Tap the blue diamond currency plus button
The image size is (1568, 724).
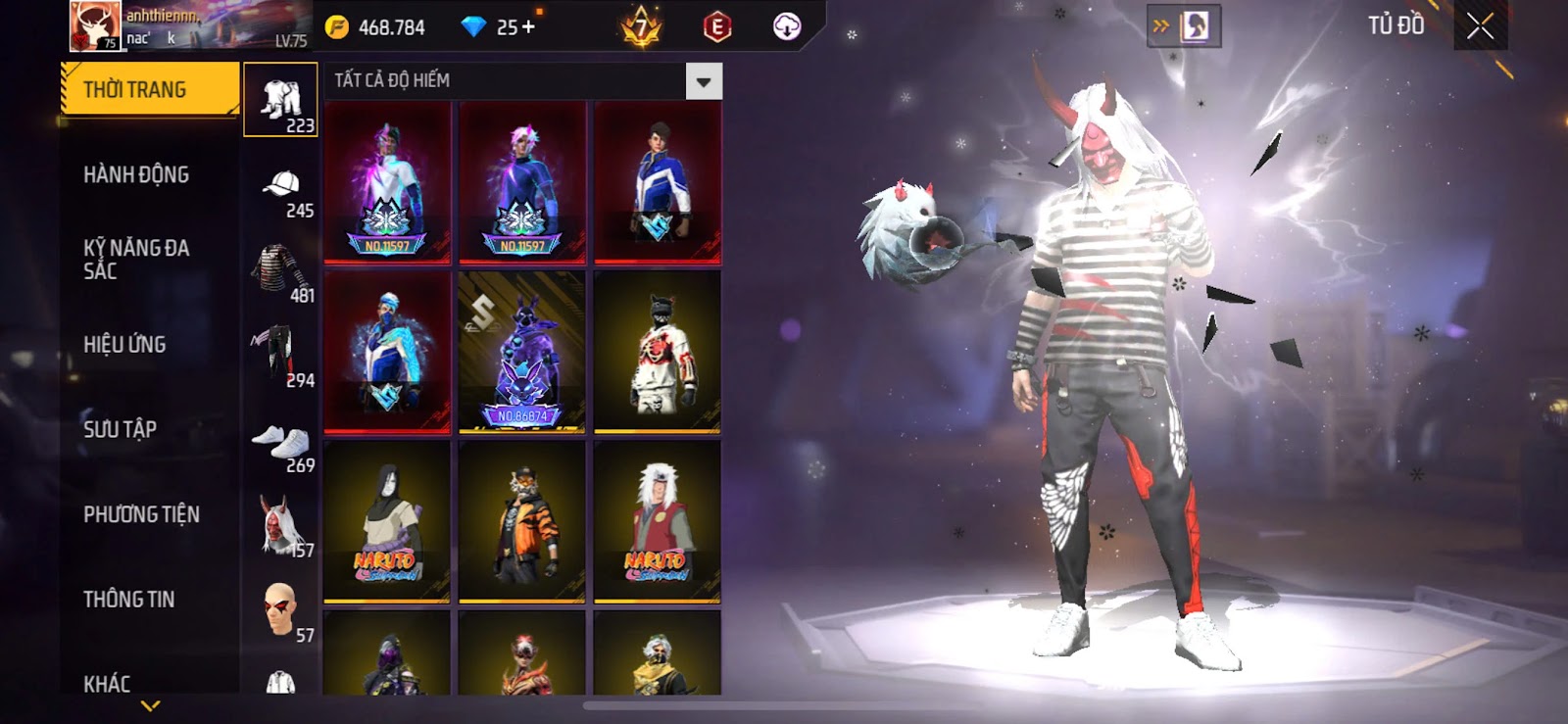click(x=529, y=27)
